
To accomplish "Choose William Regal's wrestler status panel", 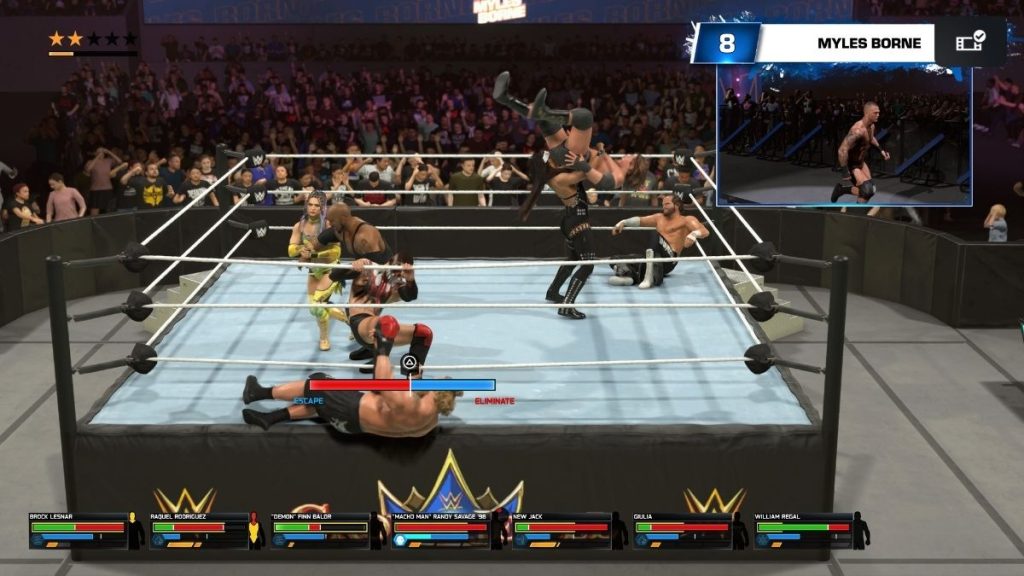I will tap(804, 531).
